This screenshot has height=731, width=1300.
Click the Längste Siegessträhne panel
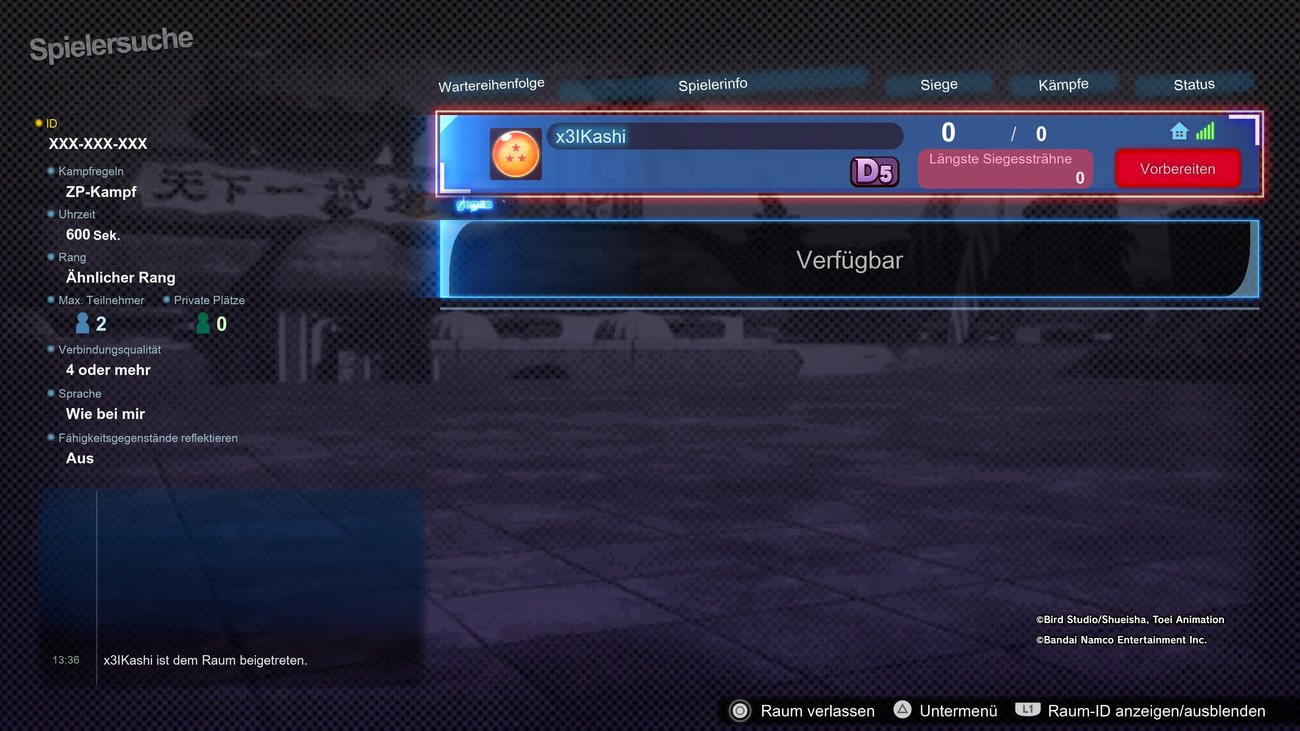point(1004,168)
